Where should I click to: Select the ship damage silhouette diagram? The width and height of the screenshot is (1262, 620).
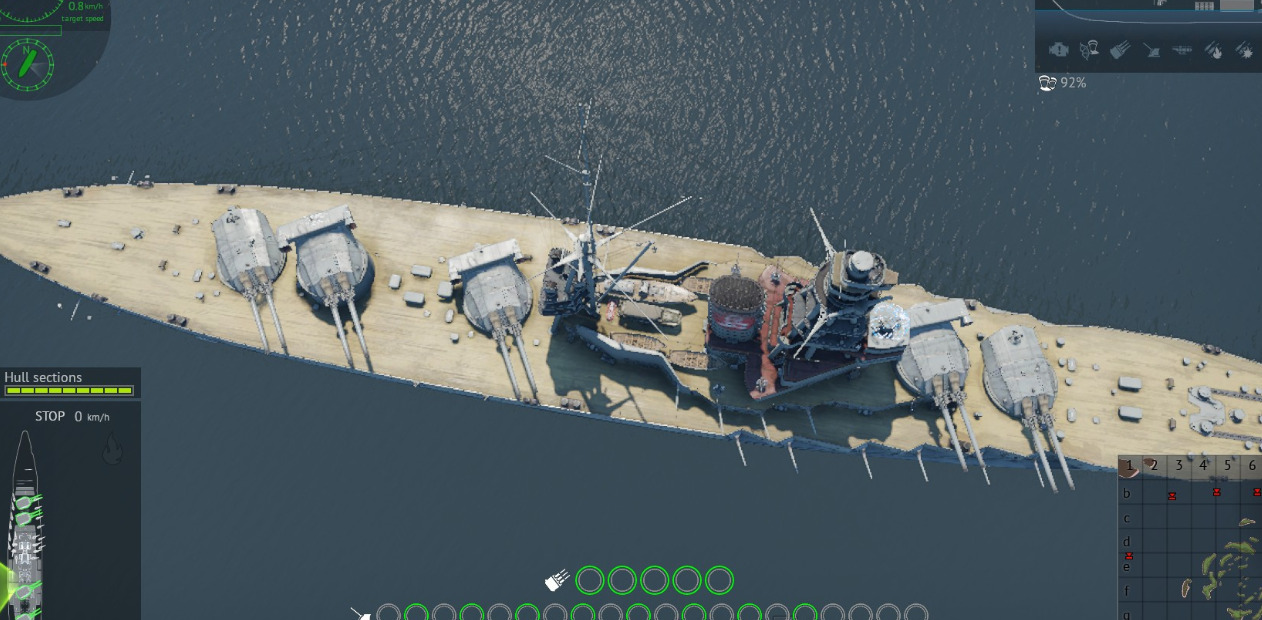pos(26,525)
